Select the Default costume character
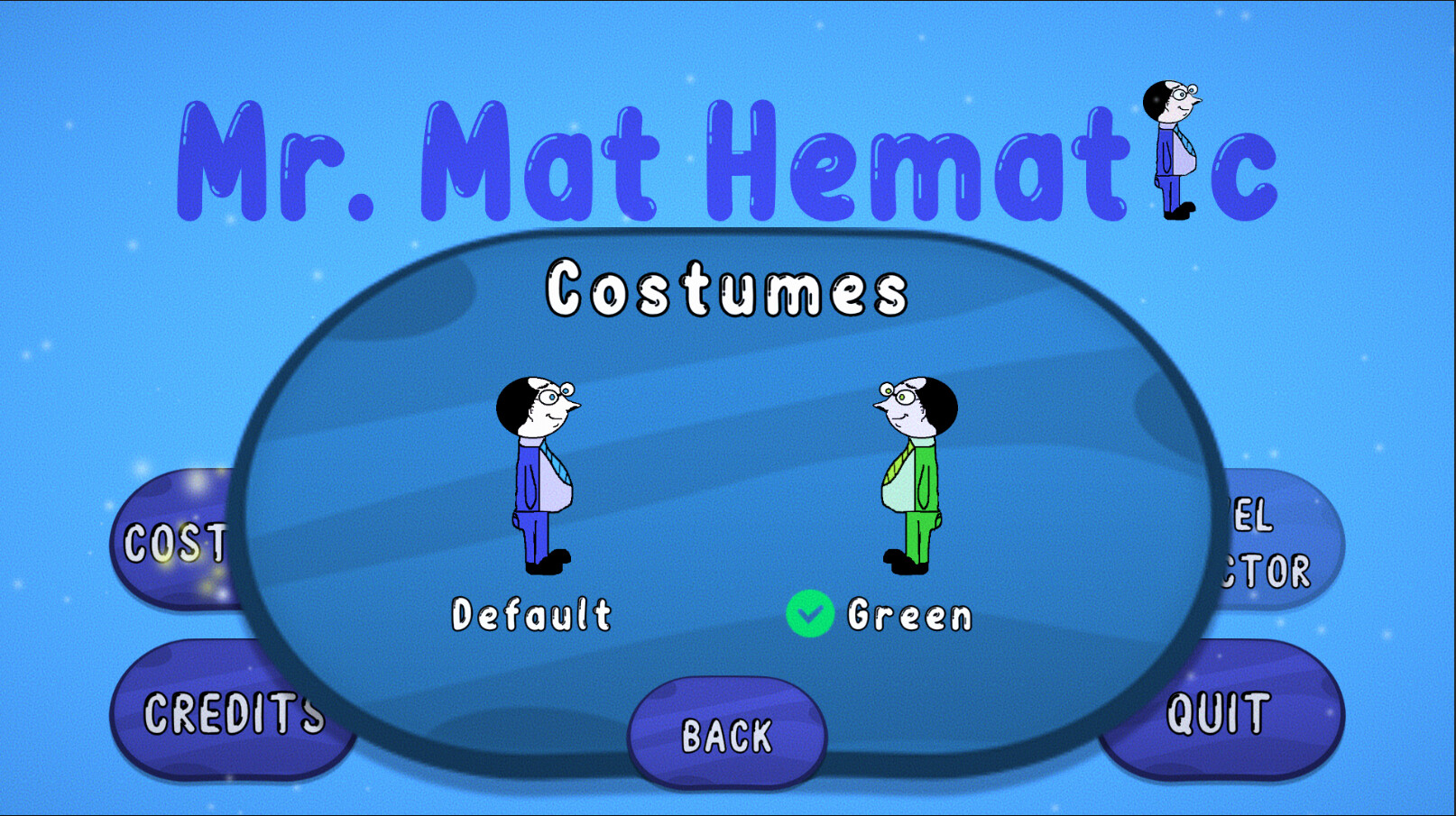This screenshot has width=1456, height=816. (534, 478)
